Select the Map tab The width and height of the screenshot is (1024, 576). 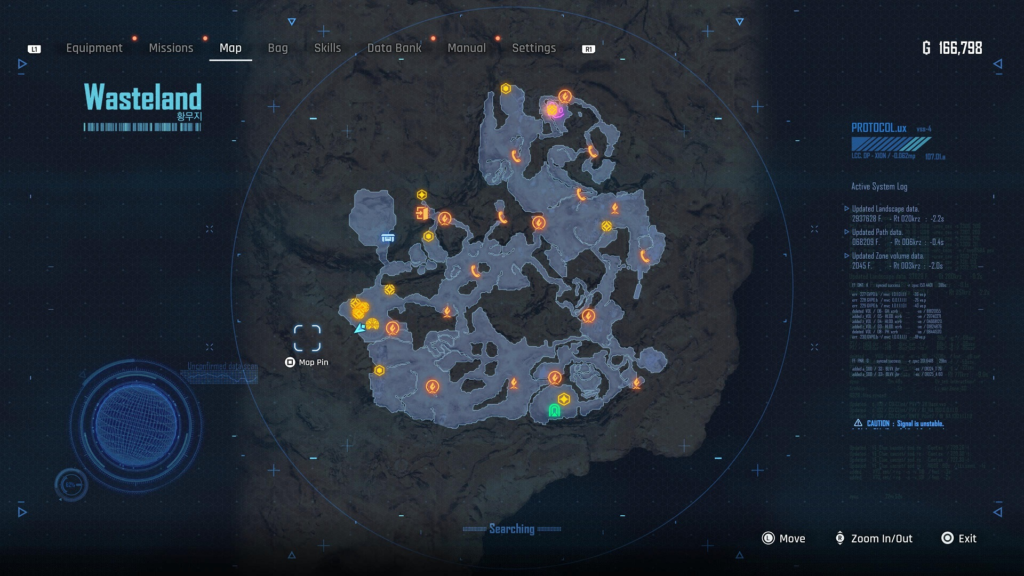tap(230, 48)
